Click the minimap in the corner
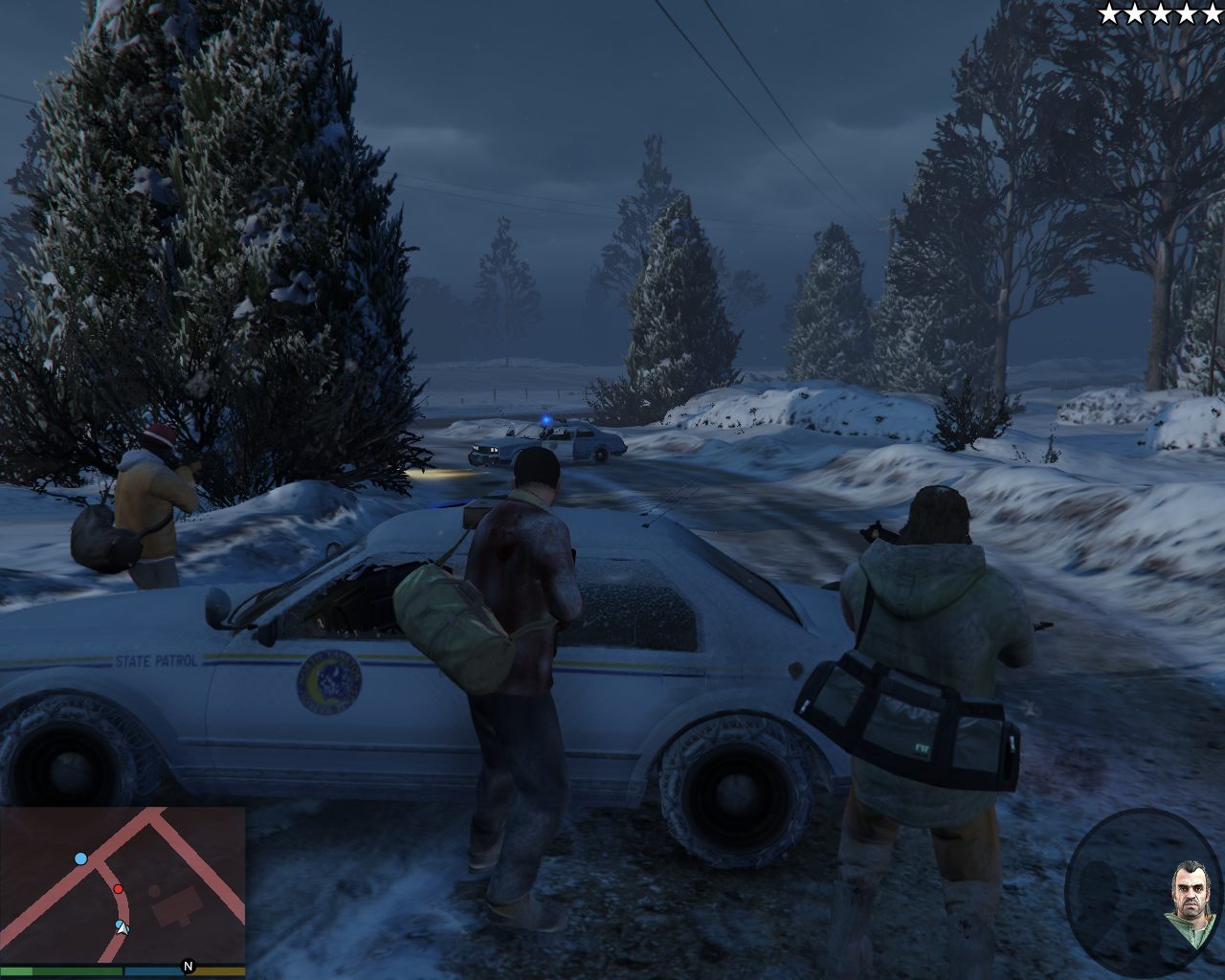Image resolution: width=1225 pixels, height=980 pixels. 122,884
